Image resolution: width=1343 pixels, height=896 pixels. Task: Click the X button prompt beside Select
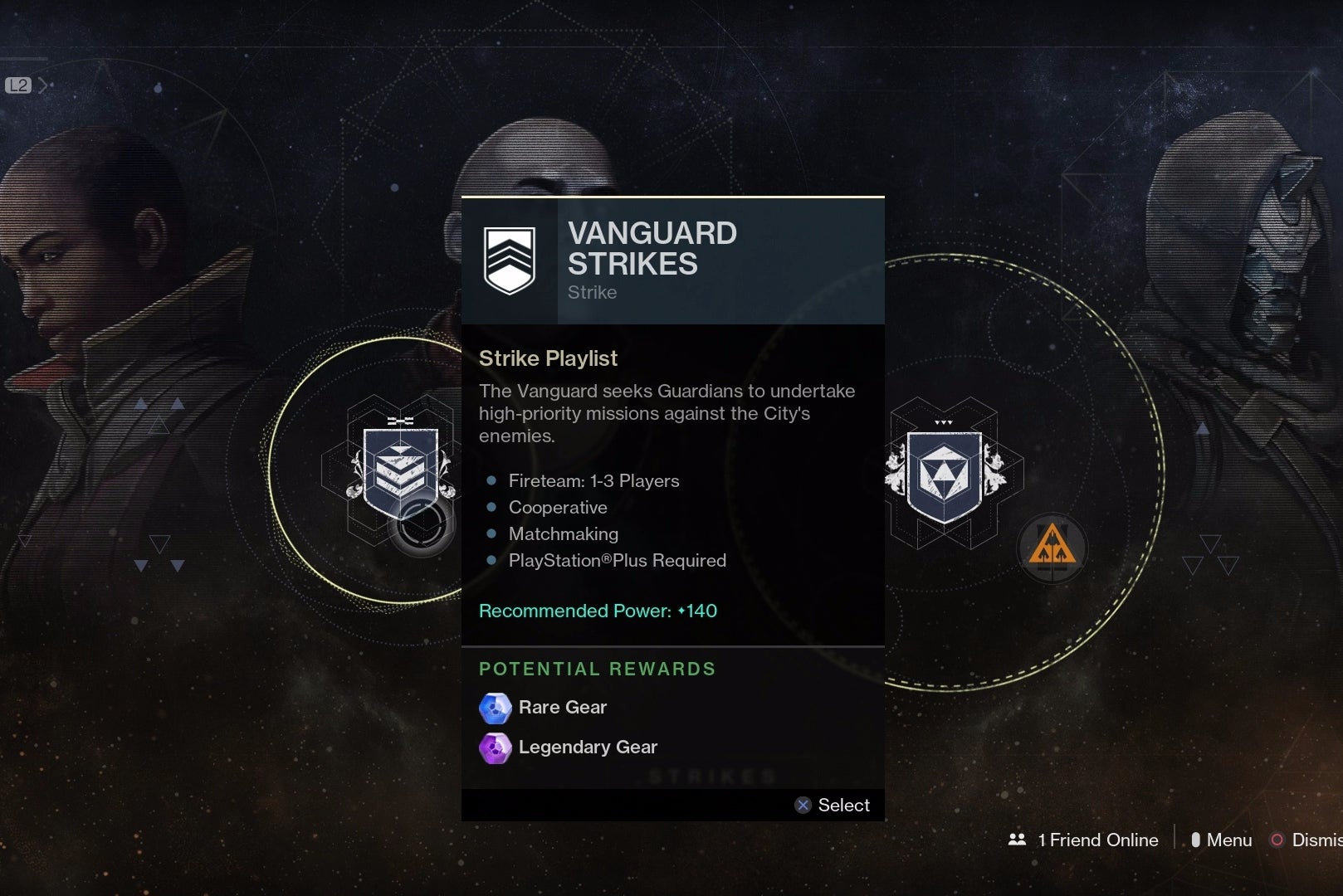point(803,805)
